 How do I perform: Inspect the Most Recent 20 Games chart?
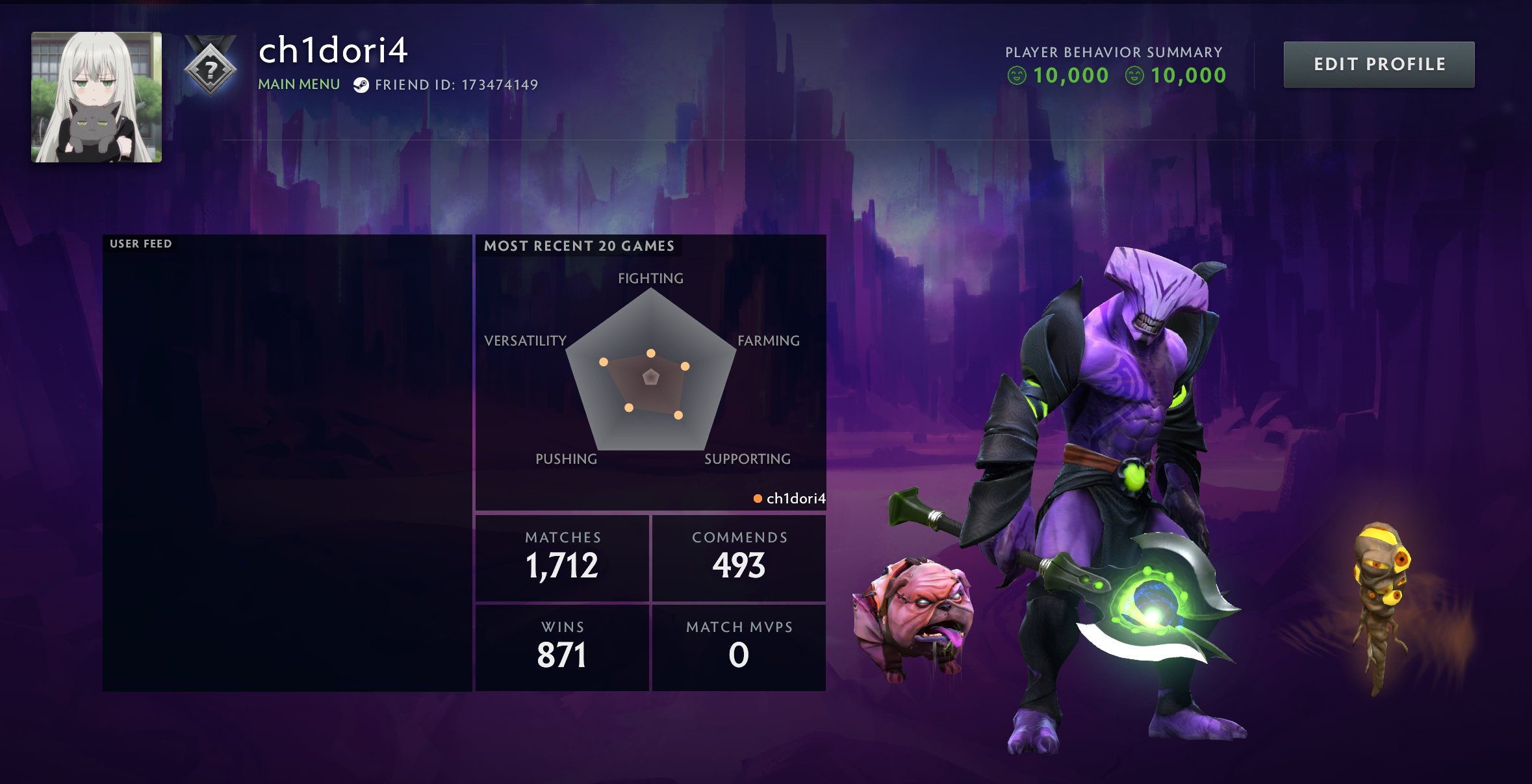(x=650, y=372)
